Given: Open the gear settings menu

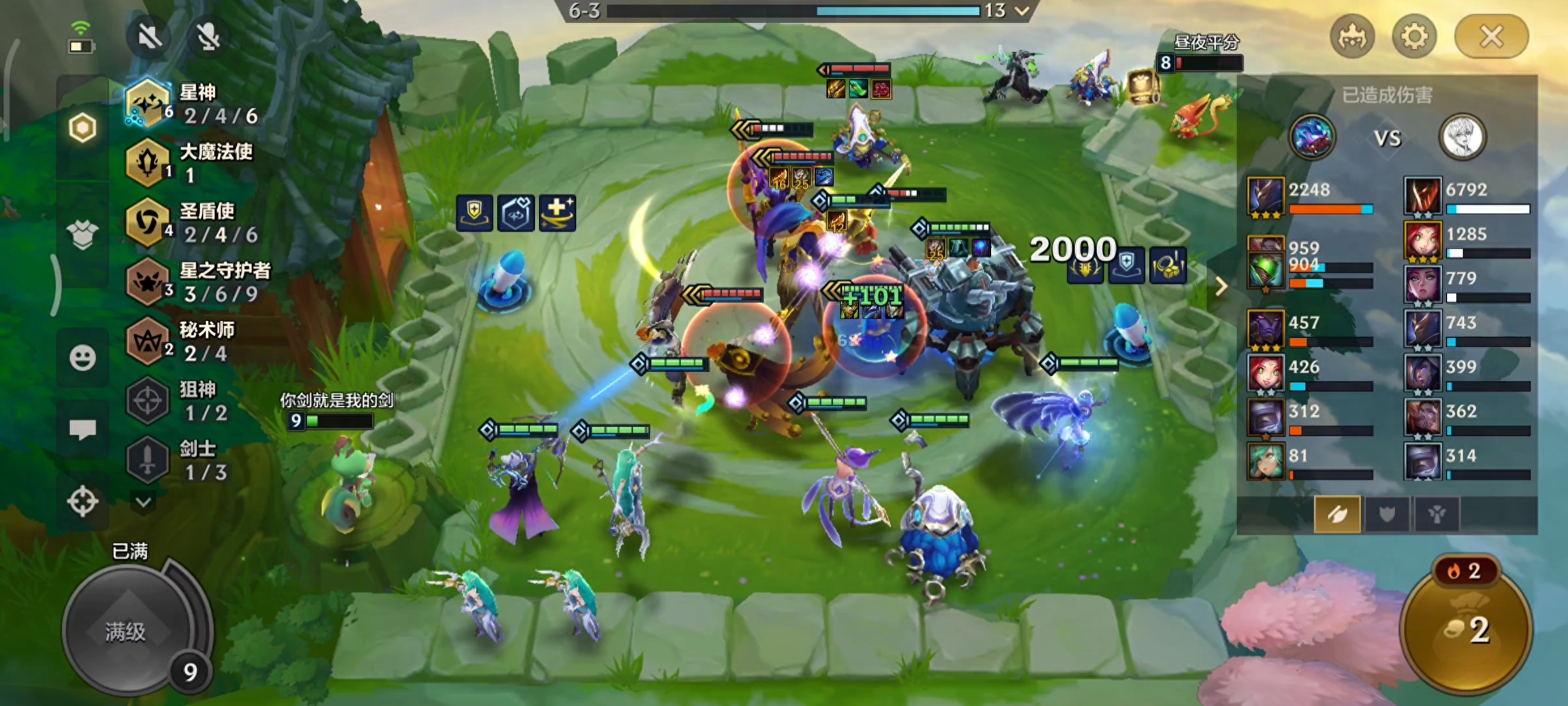Looking at the screenshot, I should point(1414,37).
